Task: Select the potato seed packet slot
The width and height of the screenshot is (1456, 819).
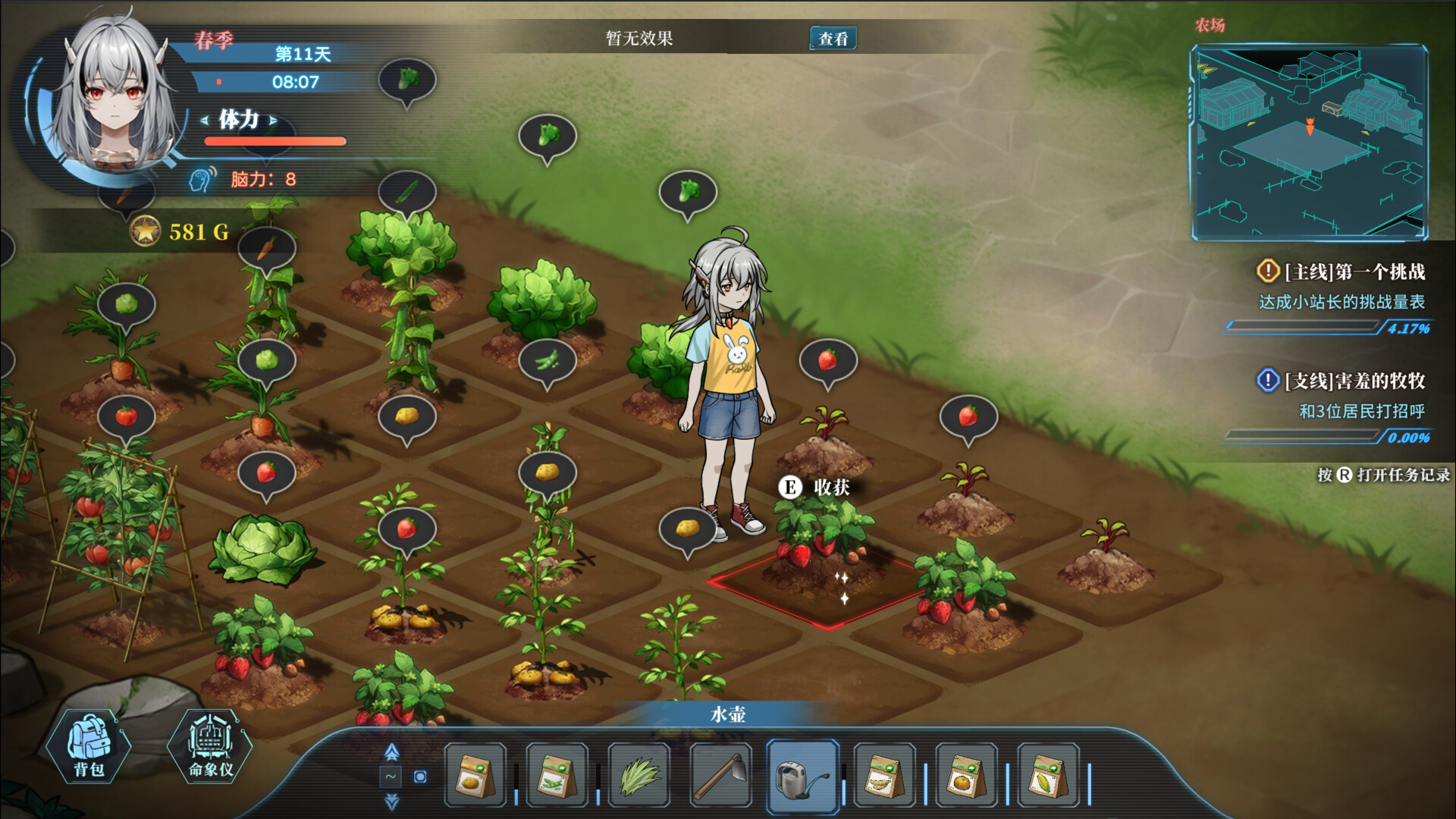Action: [x=475, y=776]
